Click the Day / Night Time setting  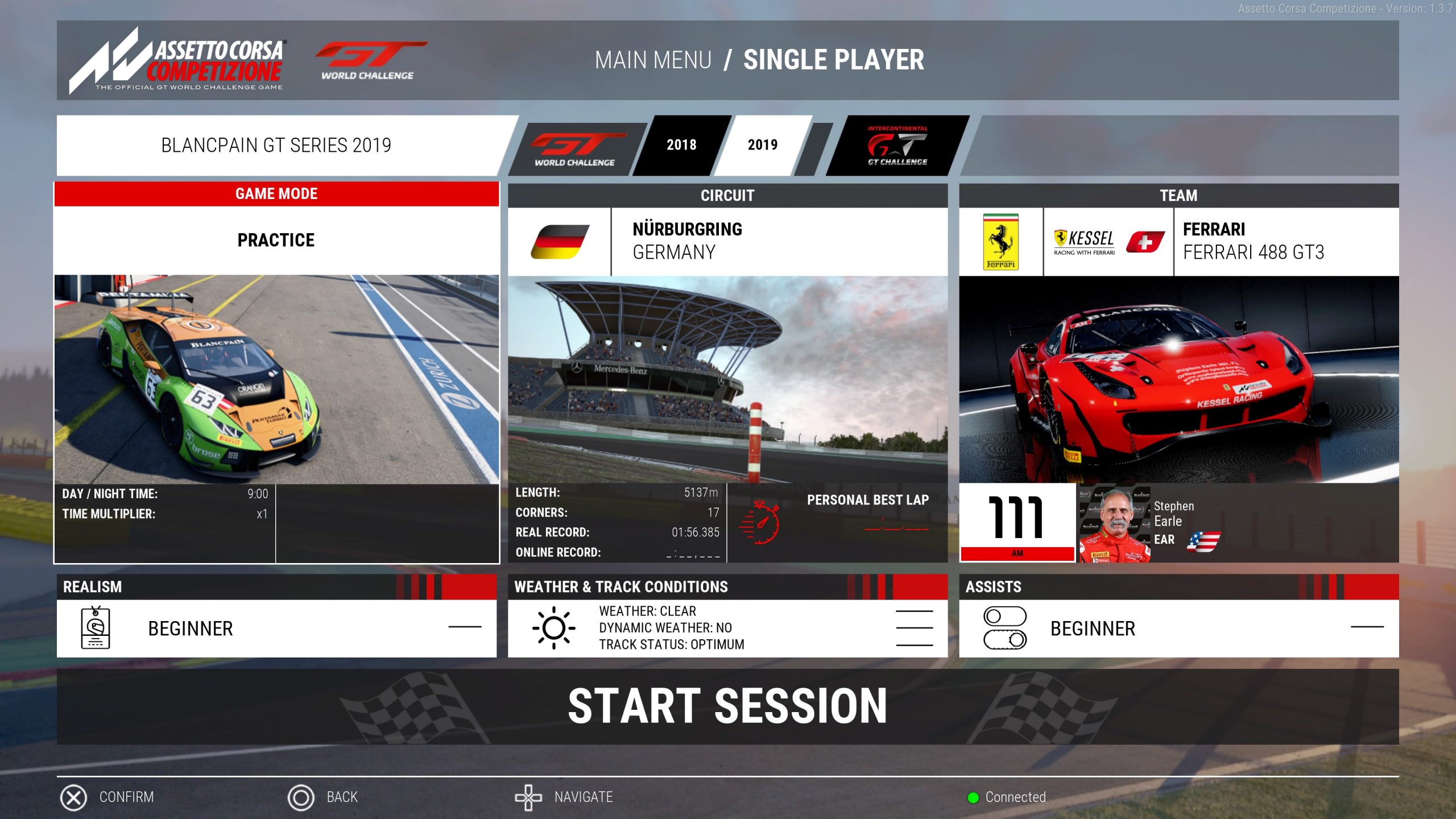164,494
